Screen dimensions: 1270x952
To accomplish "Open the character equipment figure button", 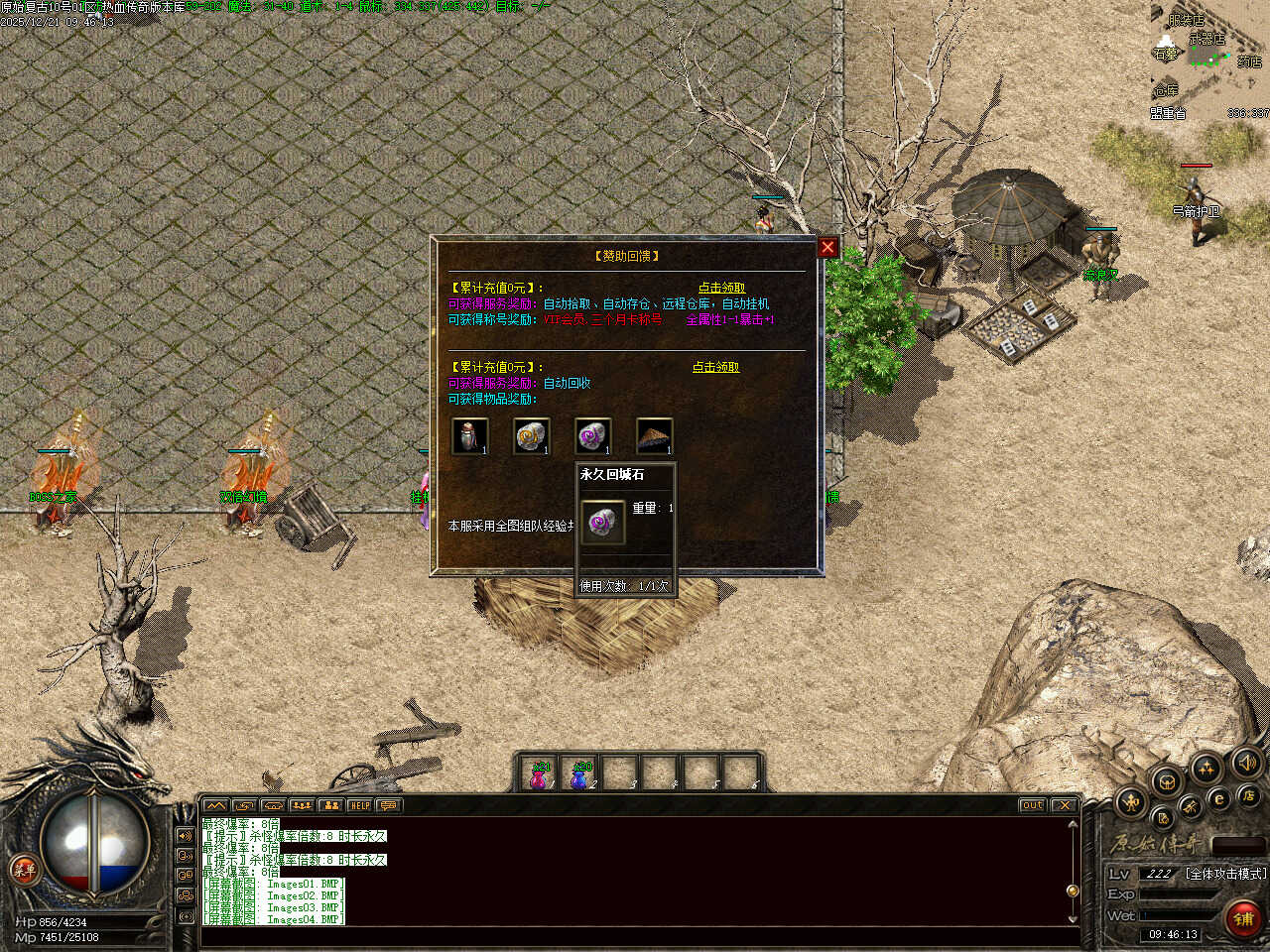I will 1131,801.
